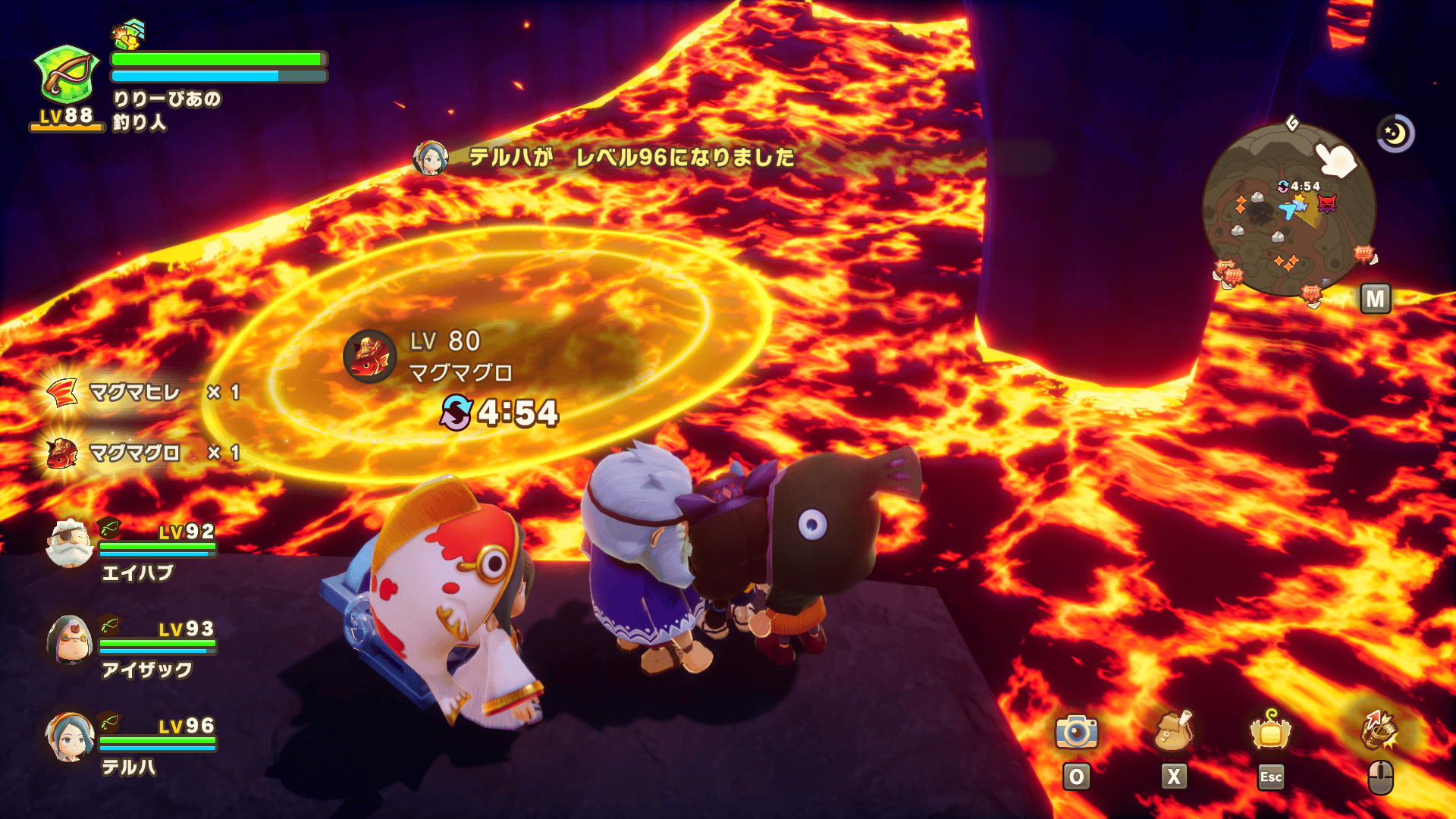Click the night moon time indicator
This screenshot has height=819, width=1456.
tap(1395, 134)
